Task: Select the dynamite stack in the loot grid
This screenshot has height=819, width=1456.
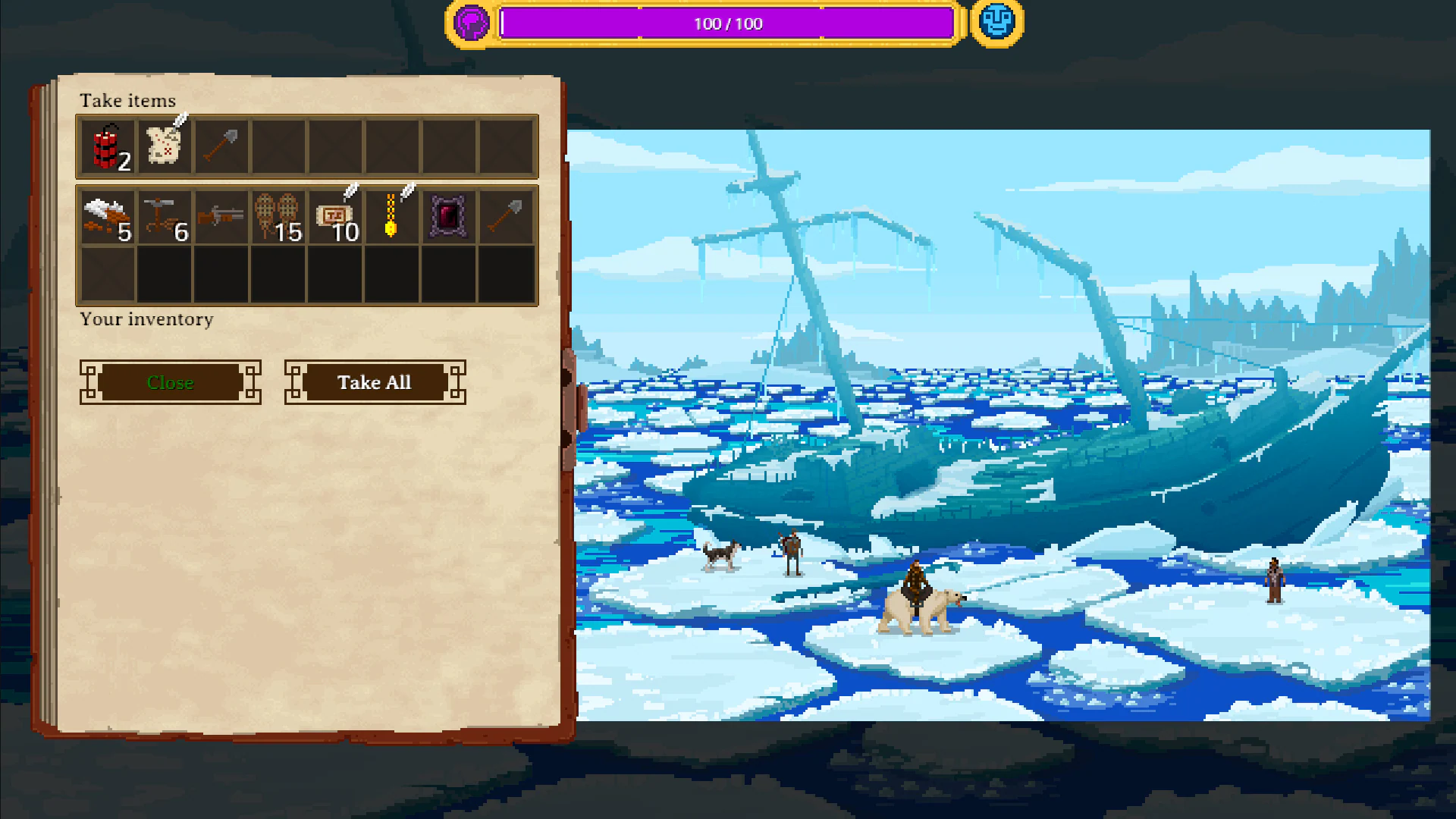Action: click(108, 146)
